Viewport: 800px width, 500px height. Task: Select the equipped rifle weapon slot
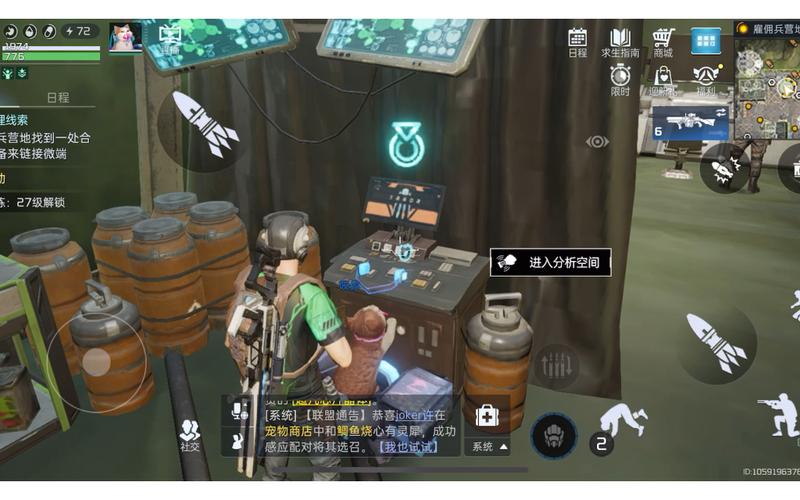pos(690,122)
